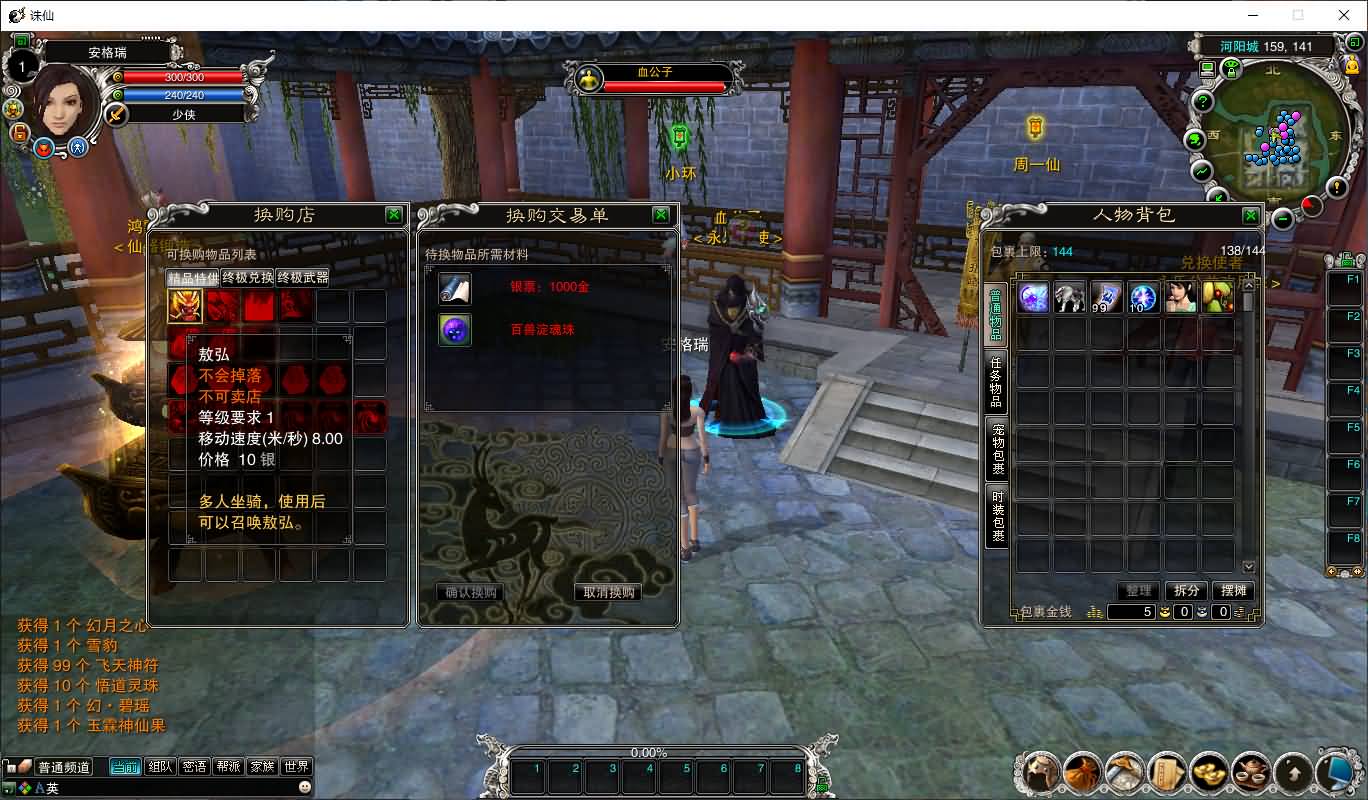Close the 换购交易单 trade window
This screenshot has width=1368, height=800.
(x=660, y=215)
